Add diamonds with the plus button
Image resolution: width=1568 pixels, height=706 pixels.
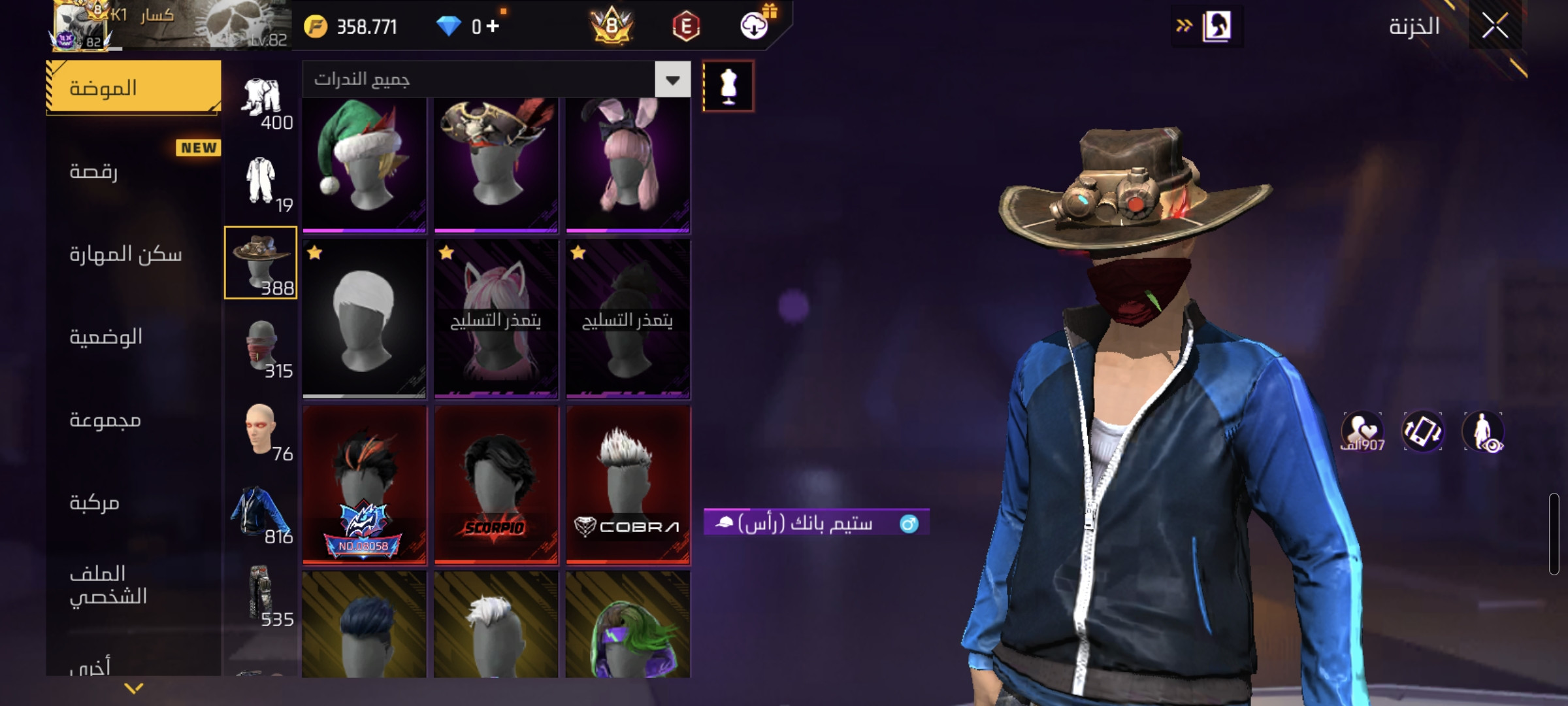click(493, 26)
